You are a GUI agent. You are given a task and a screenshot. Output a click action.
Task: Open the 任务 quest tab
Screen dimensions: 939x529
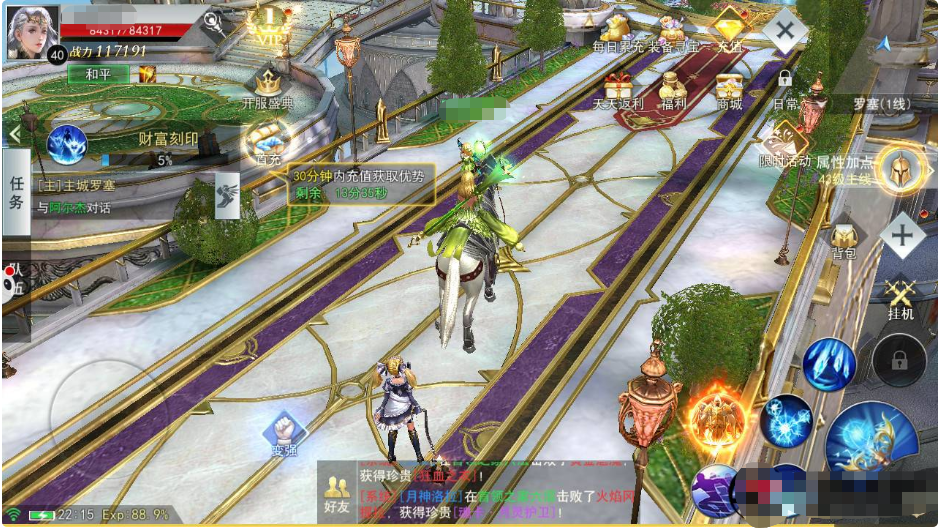tap(16, 192)
